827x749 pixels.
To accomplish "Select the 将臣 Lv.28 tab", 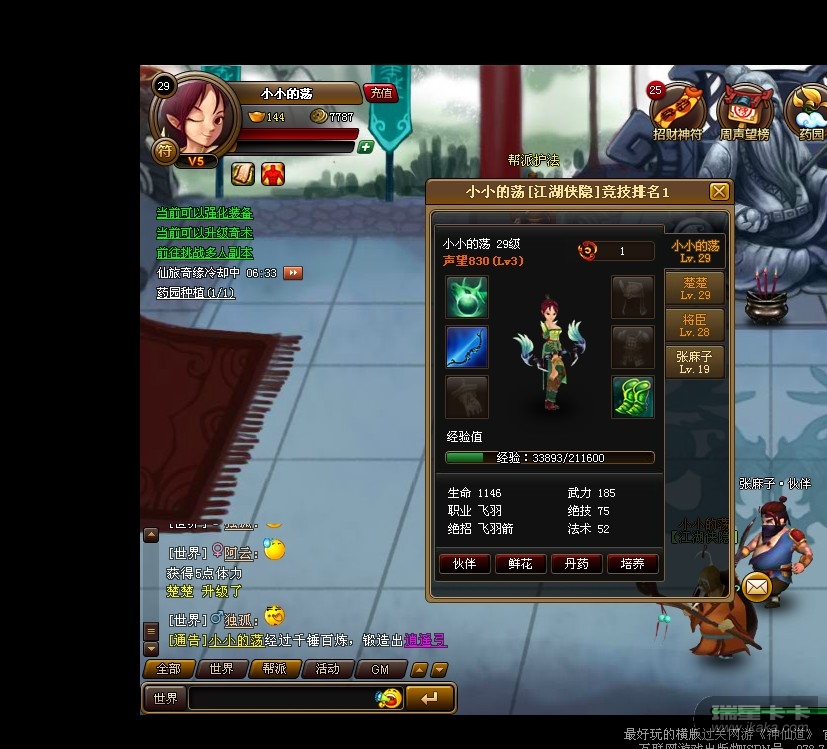I will (x=695, y=325).
